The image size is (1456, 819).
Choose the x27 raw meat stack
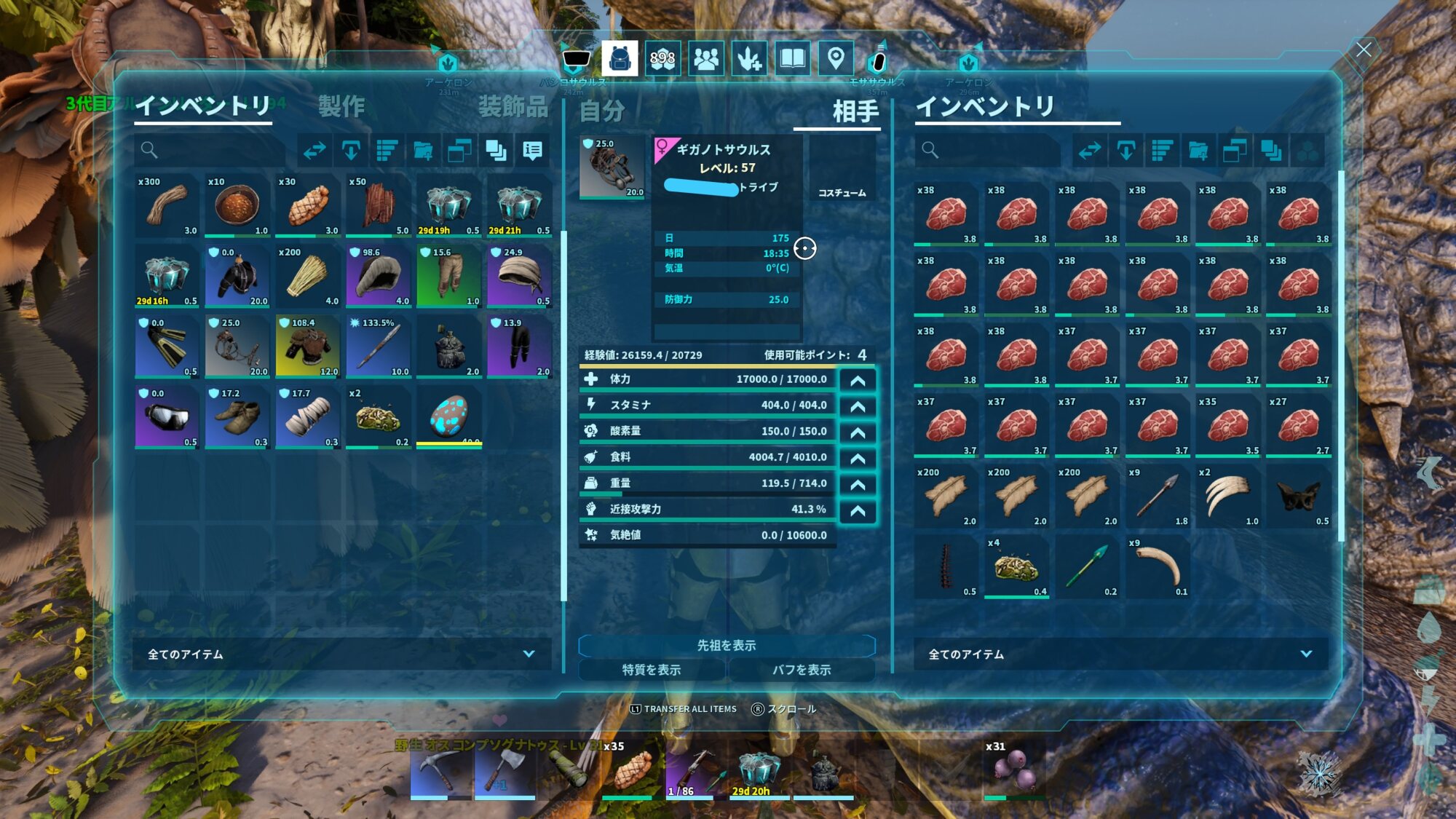[x=1298, y=426]
